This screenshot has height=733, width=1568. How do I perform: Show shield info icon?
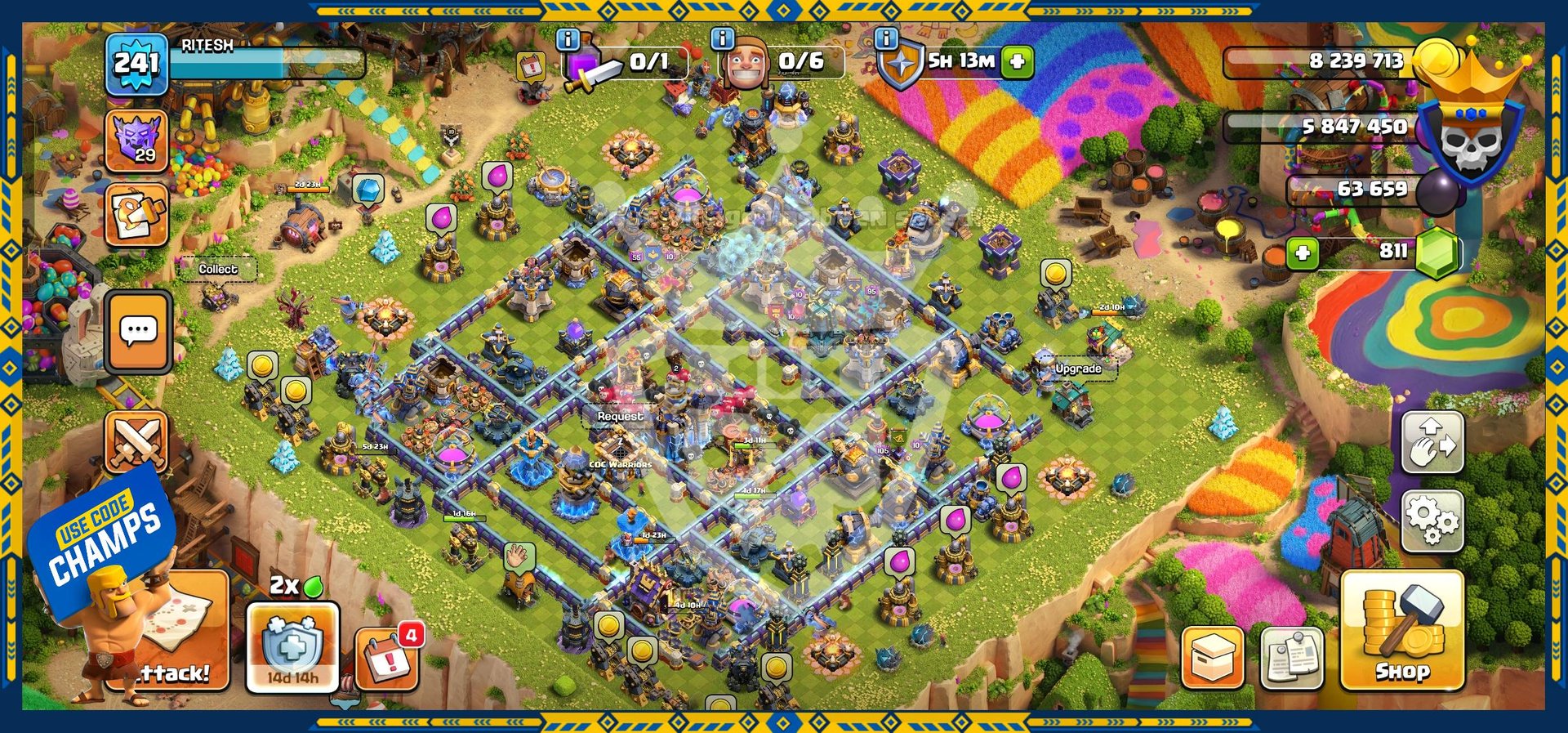coord(886,38)
